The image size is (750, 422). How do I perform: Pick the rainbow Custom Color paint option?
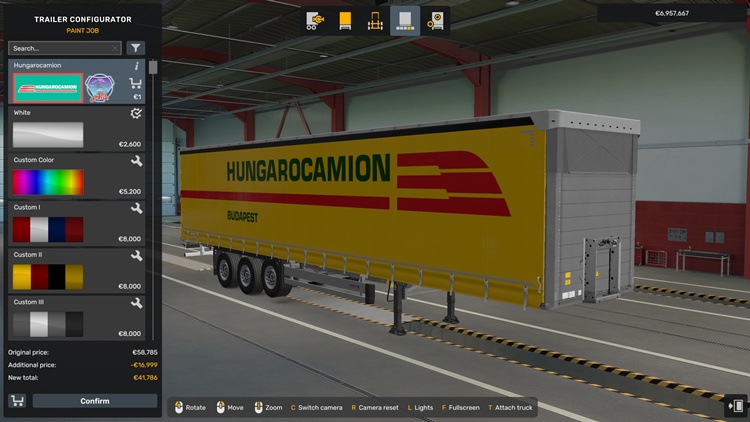pyautogui.click(x=47, y=182)
